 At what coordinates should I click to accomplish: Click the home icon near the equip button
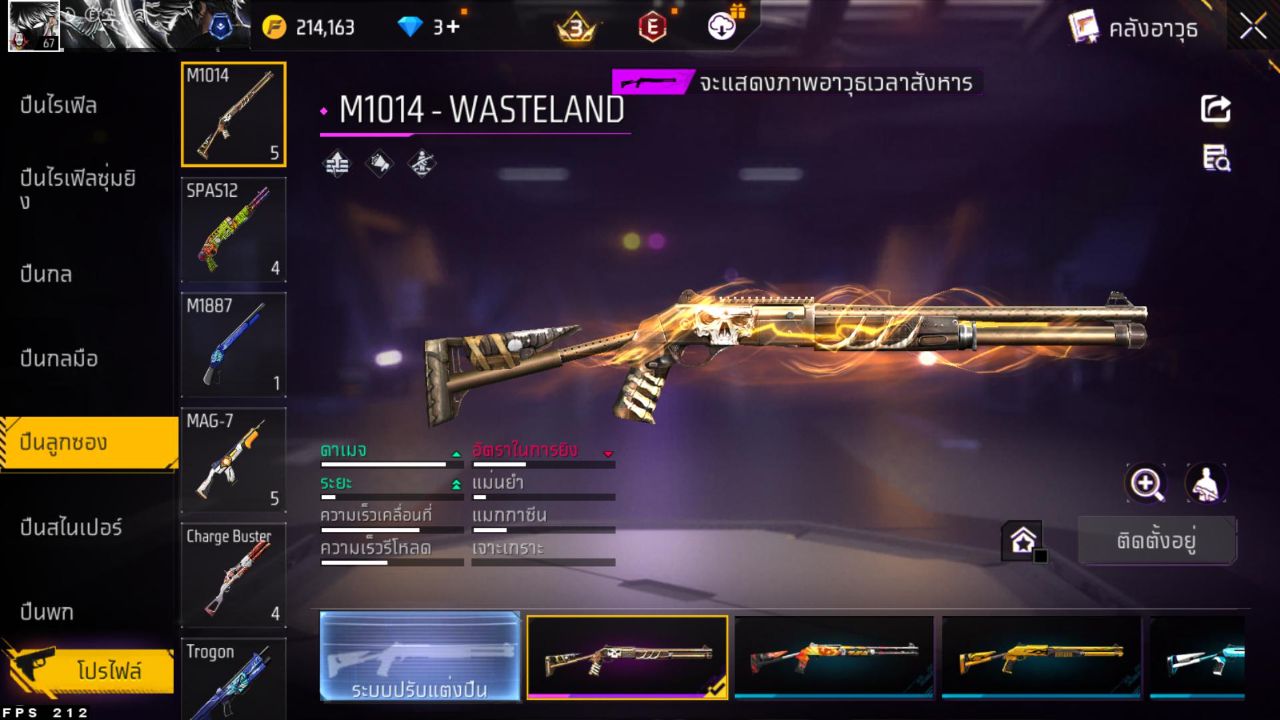coord(1022,539)
